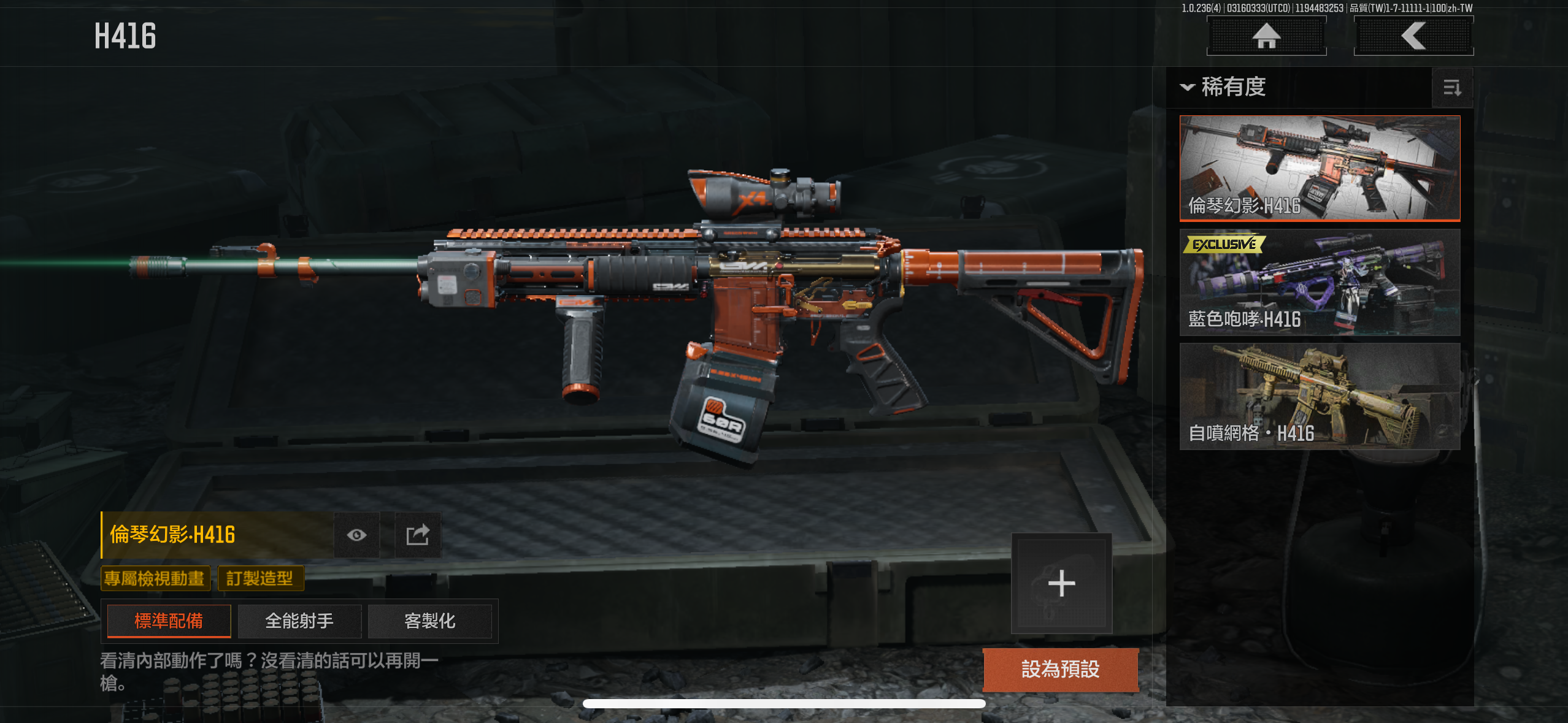Viewport: 1568px width, 723px height.
Task: Share the weapon skin
Action: pos(418,535)
